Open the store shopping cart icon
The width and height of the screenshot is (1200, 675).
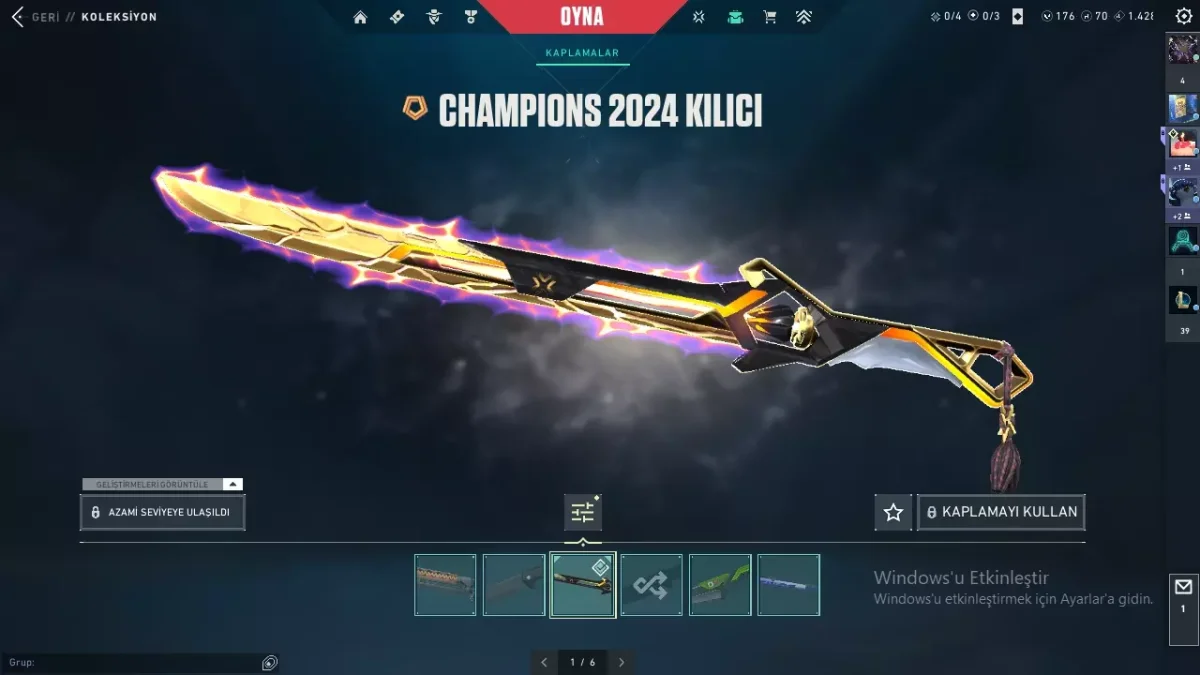(769, 17)
